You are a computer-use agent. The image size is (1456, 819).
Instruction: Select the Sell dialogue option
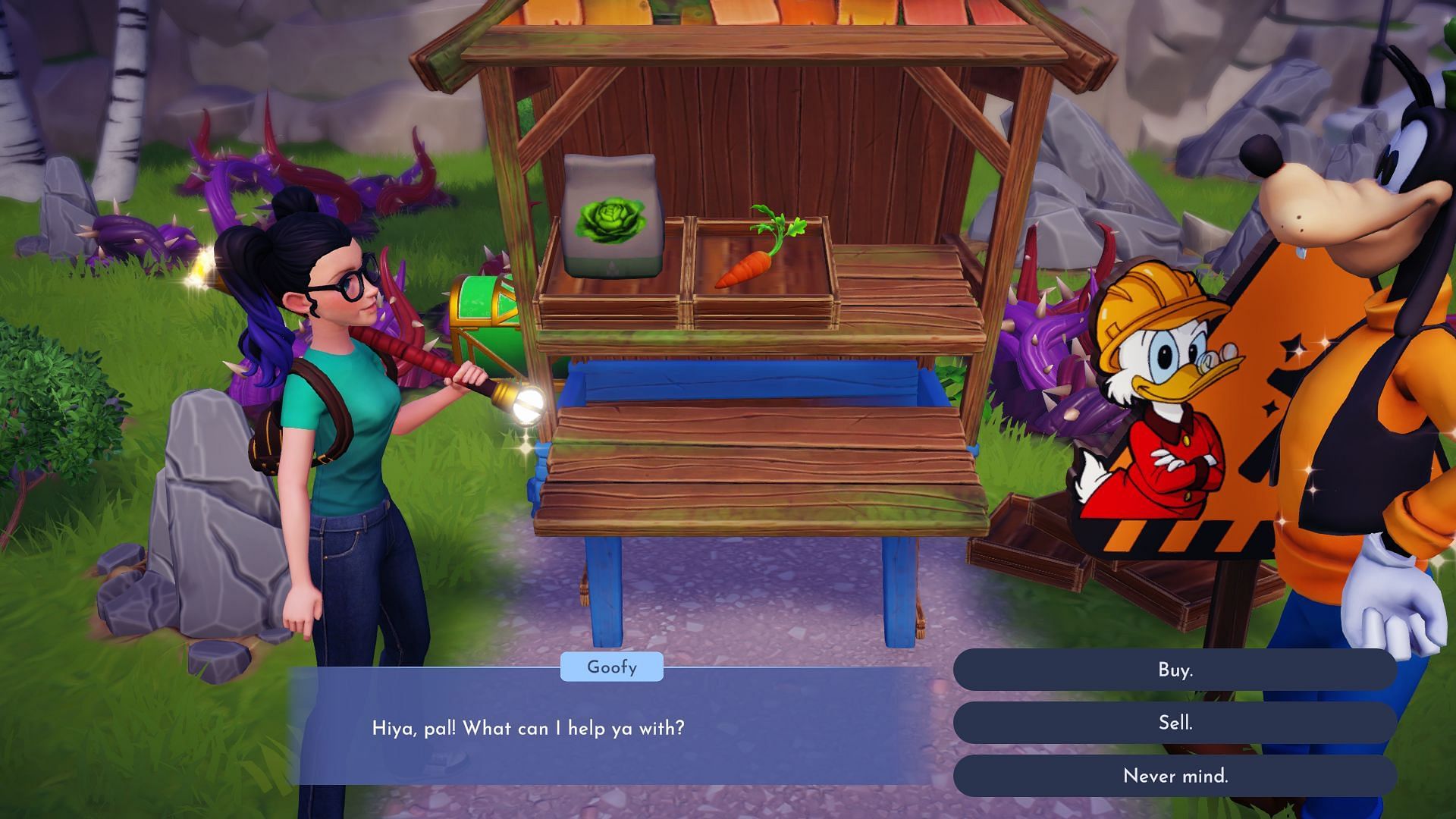pos(1175,723)
